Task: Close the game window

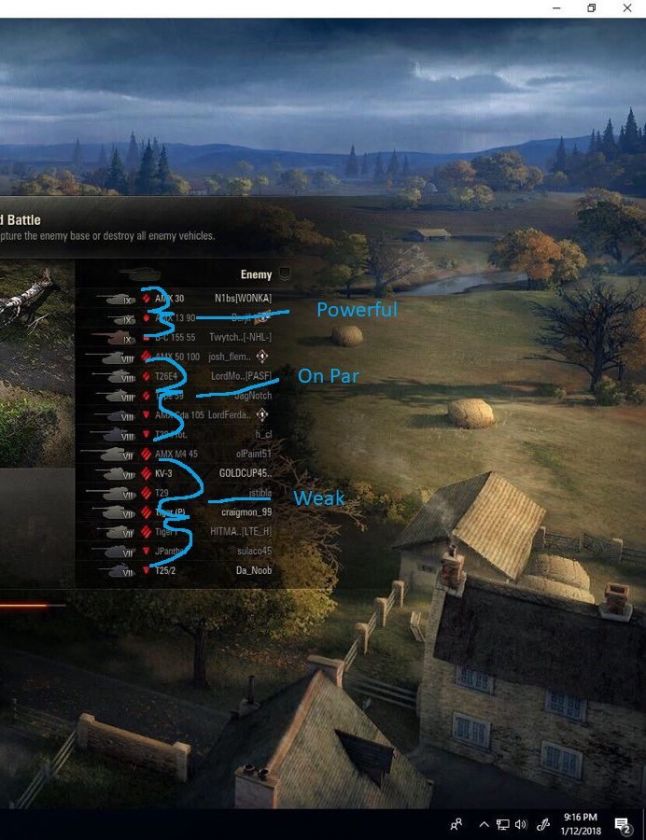Action: pyautogui.click(x=627, y=8)
